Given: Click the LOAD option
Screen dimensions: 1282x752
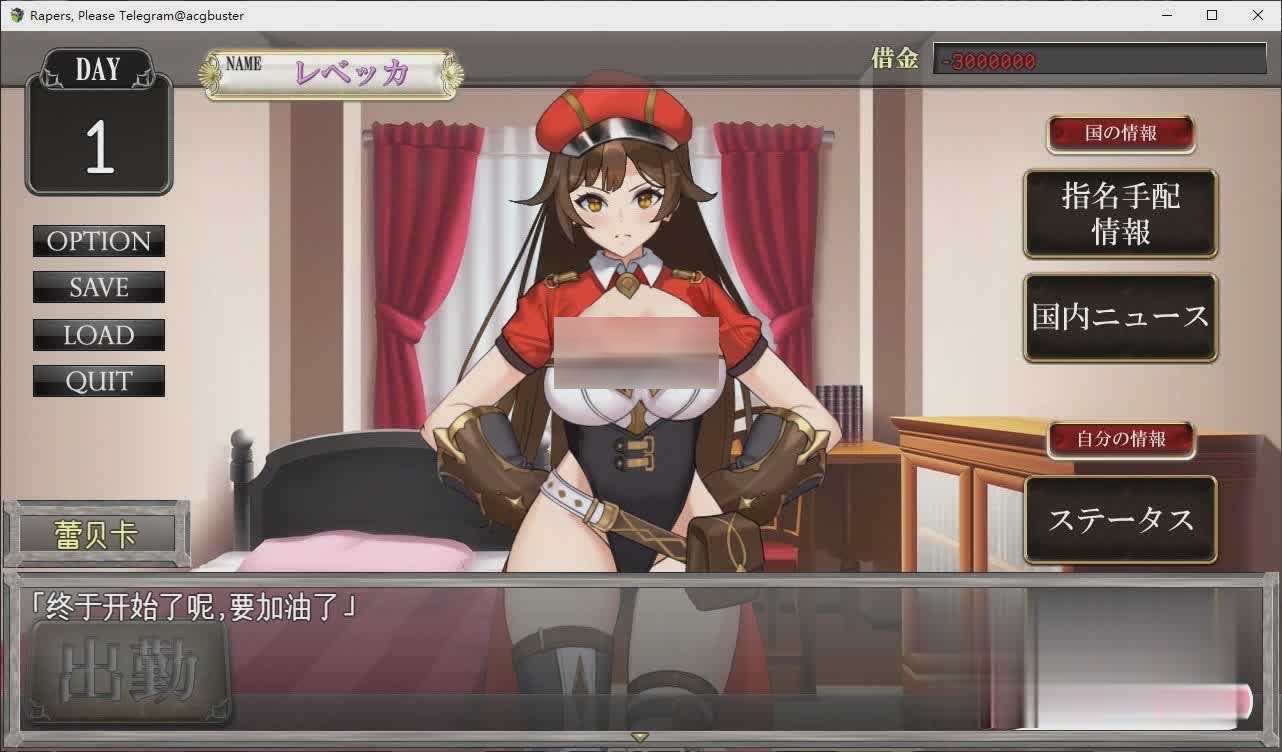Looking at the screenshot, I should [x=98, y=335].
